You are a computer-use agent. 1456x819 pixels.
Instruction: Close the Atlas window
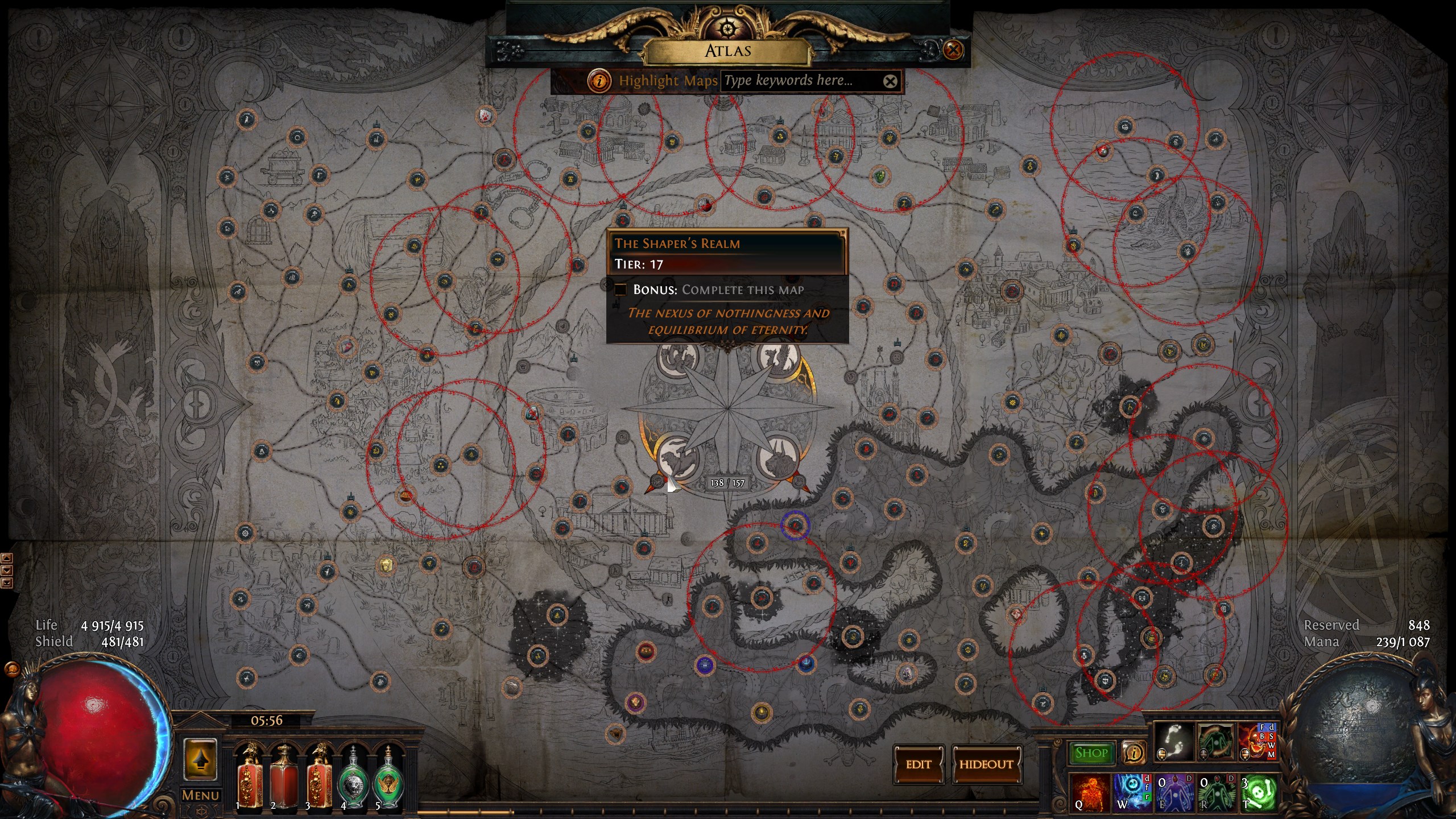point(953,50)
